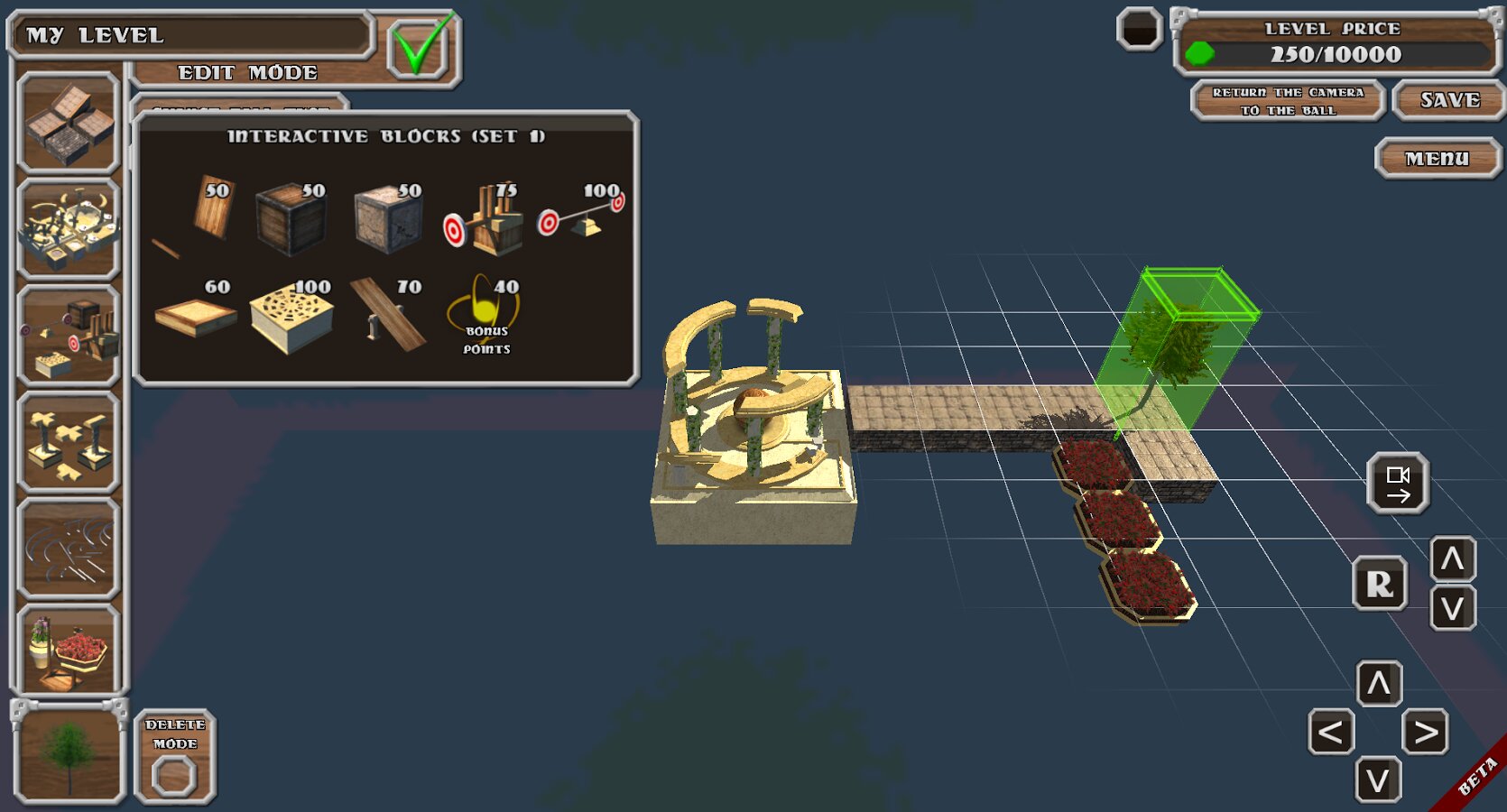Toggle Delete Mode

click(175, 756)
